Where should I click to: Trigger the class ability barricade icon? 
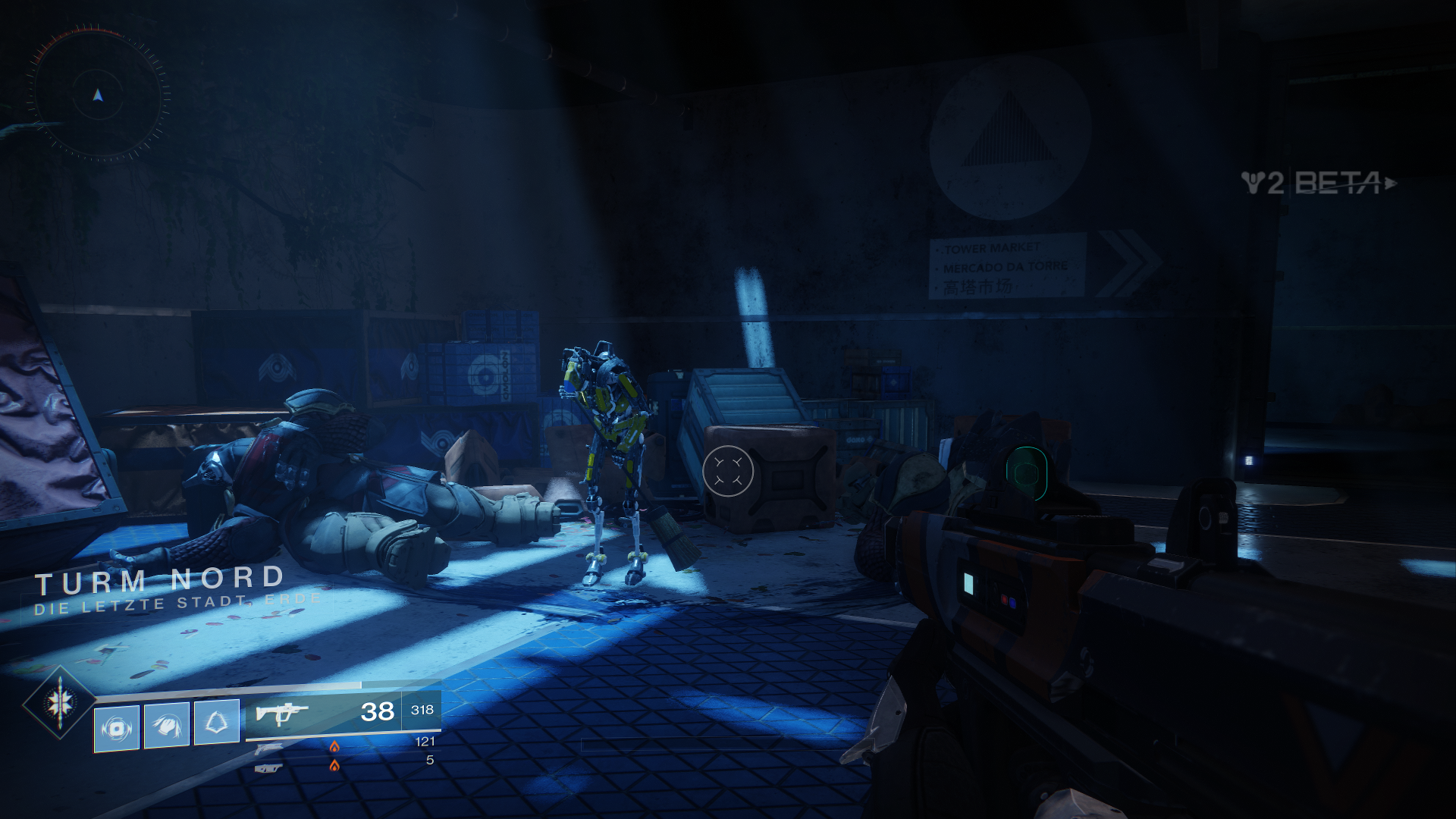pyautogui.click(x=217, y=722)
